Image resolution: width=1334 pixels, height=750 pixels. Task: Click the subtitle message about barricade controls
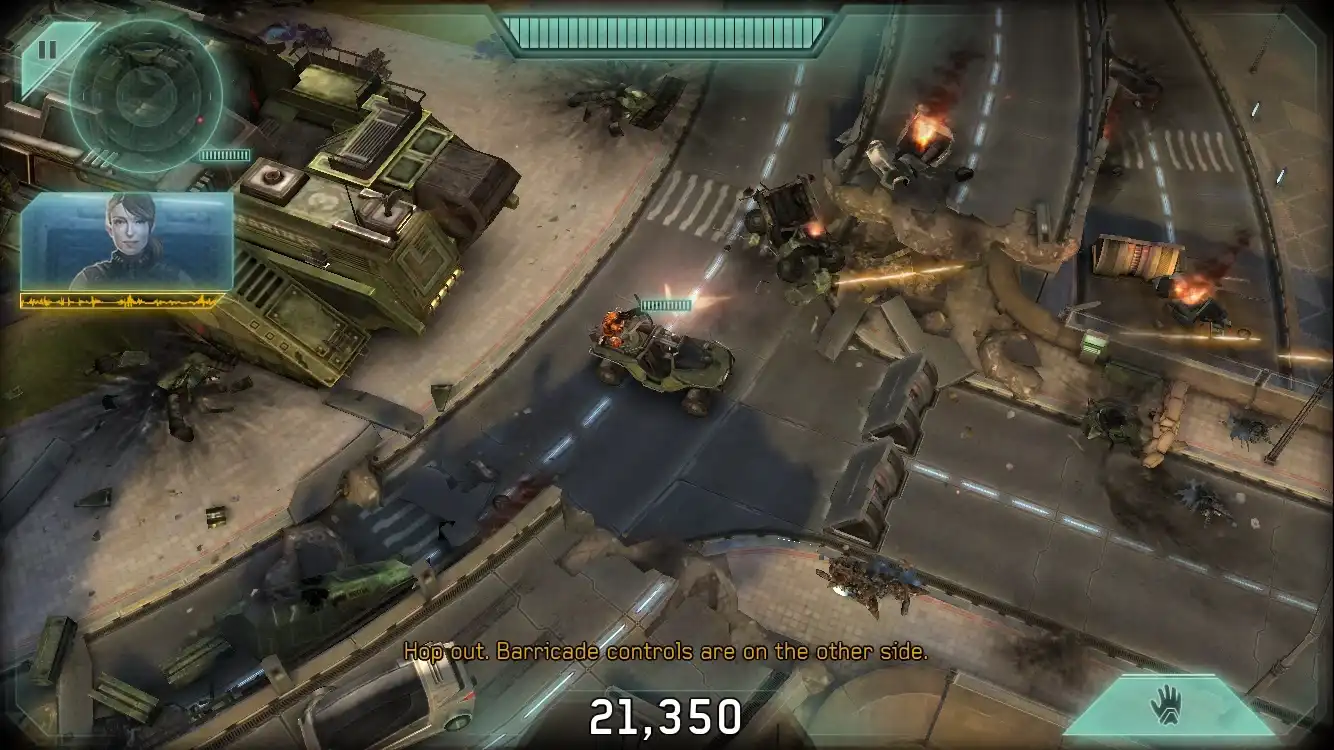[666, 650]
